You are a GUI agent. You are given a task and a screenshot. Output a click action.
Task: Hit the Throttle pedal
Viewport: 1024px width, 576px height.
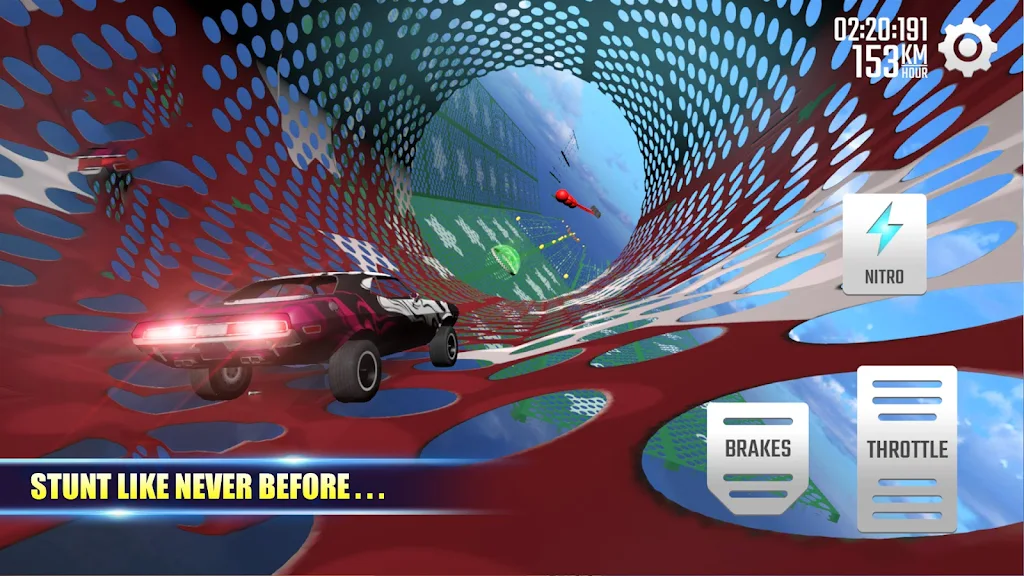906,449
